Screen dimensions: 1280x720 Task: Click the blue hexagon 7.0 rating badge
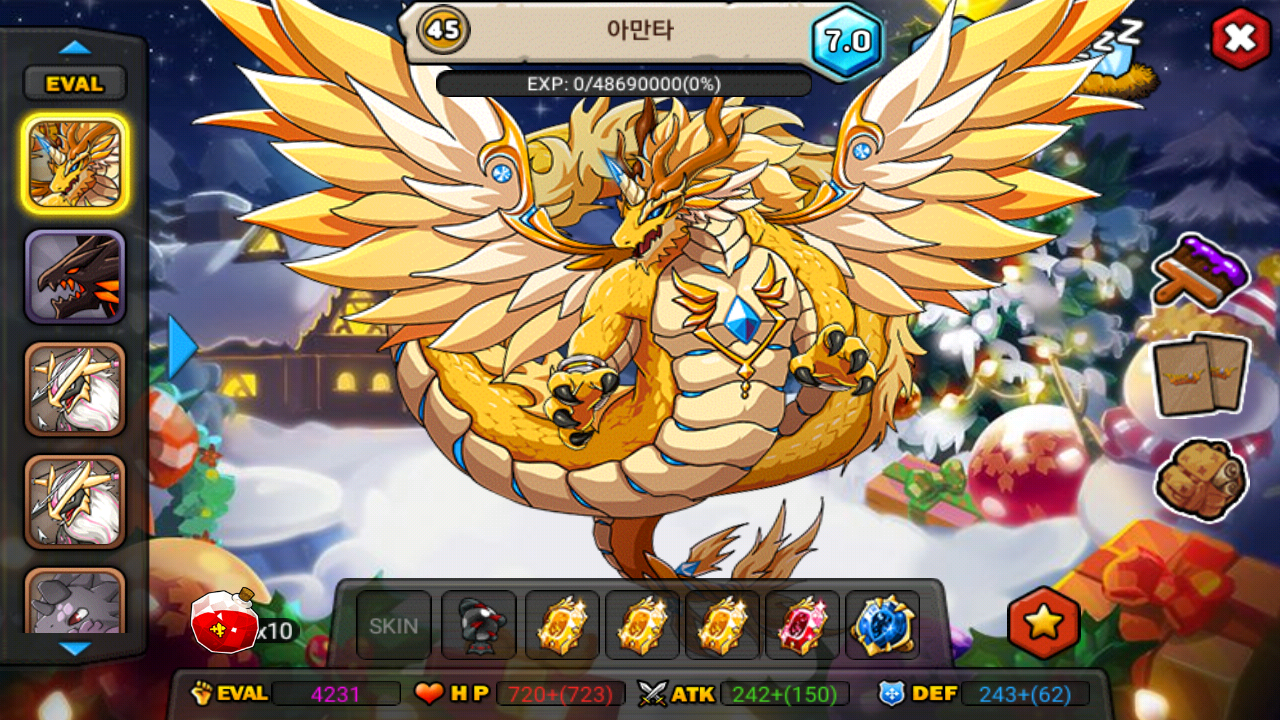848,41
